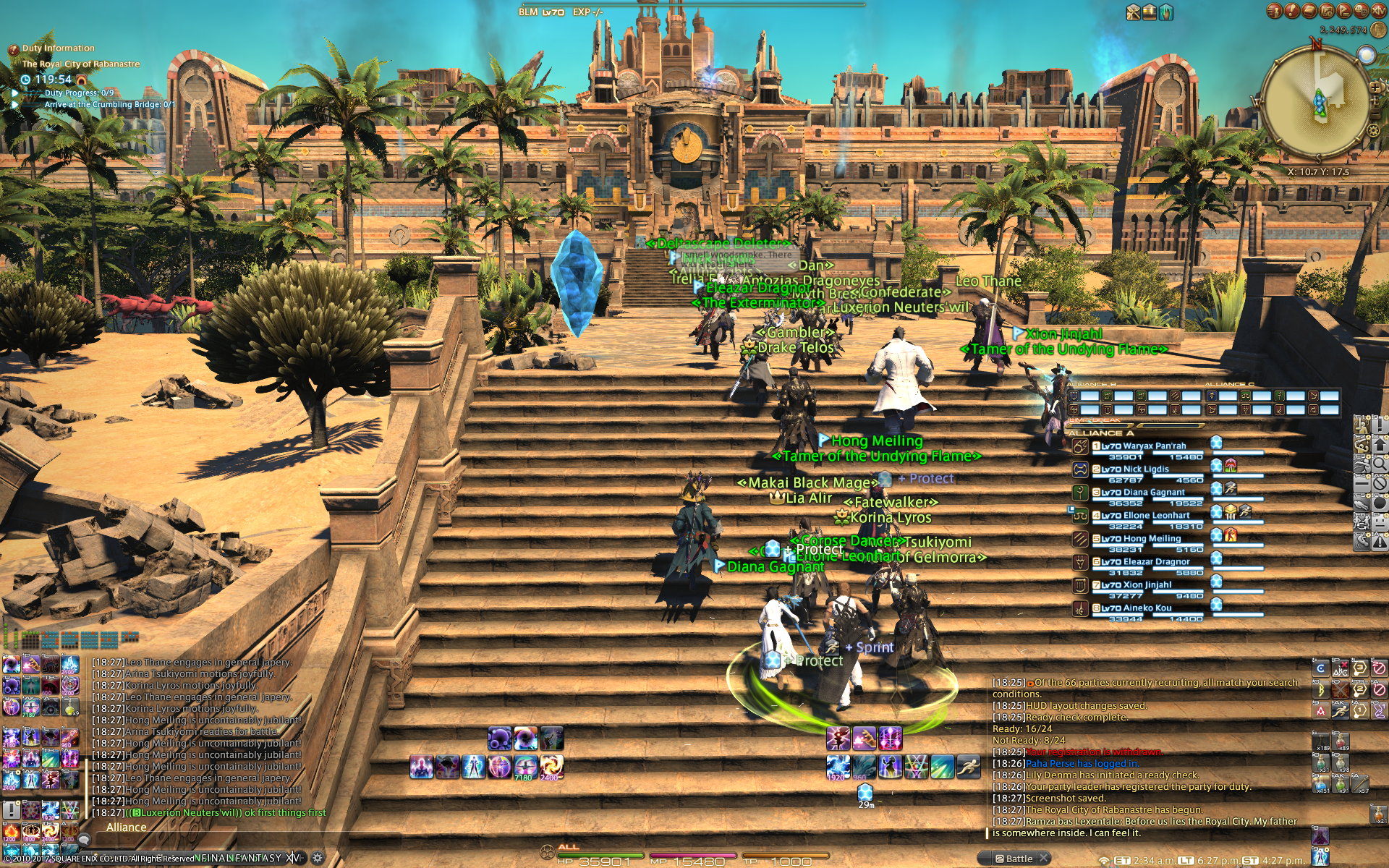The width and height of the screenshot is (1389, 868).
Task: Open the chat log settings gear
Action: [317, 858]
